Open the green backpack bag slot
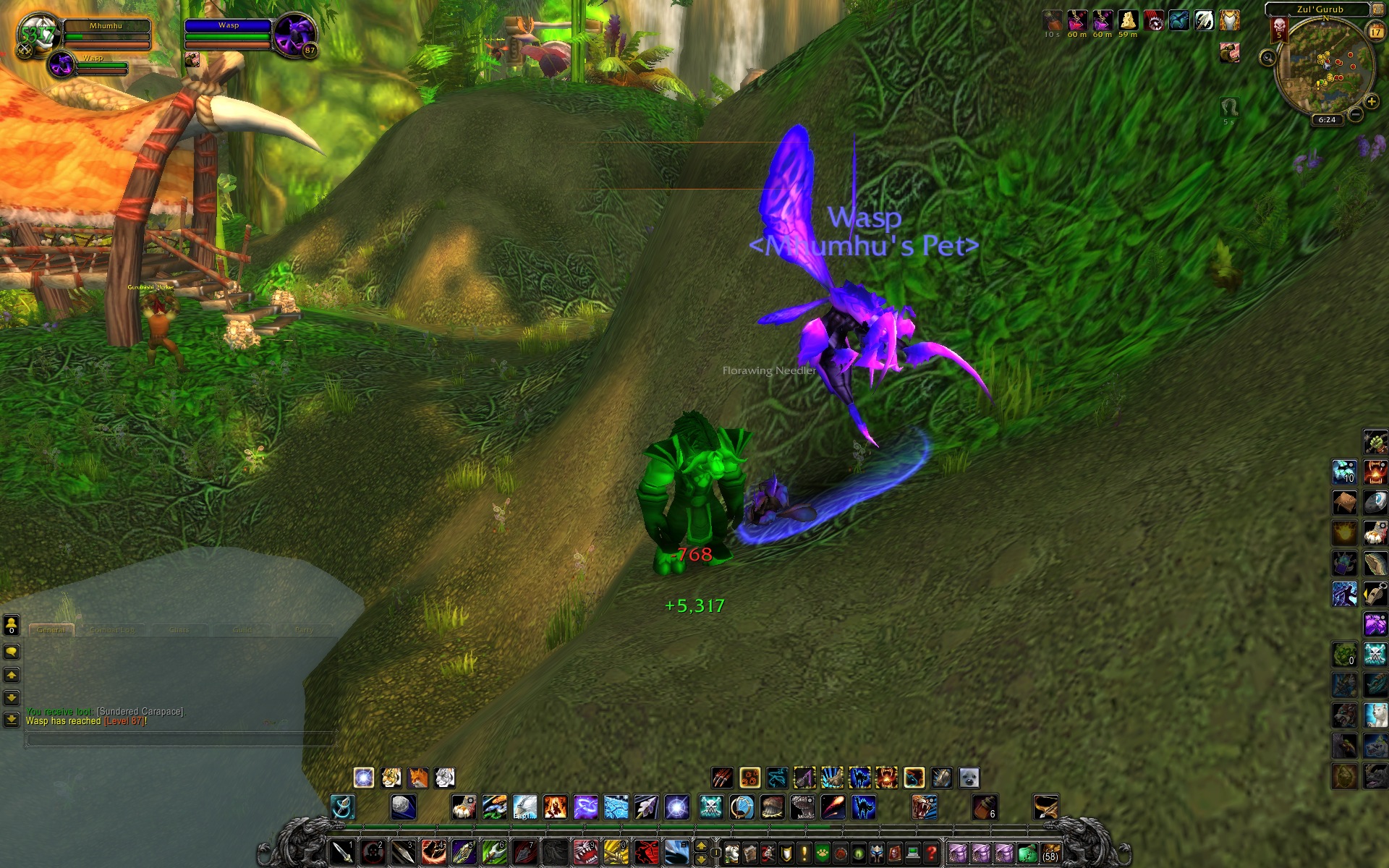The width and height of the screenshot is (1389, 868). point(1027,854)
